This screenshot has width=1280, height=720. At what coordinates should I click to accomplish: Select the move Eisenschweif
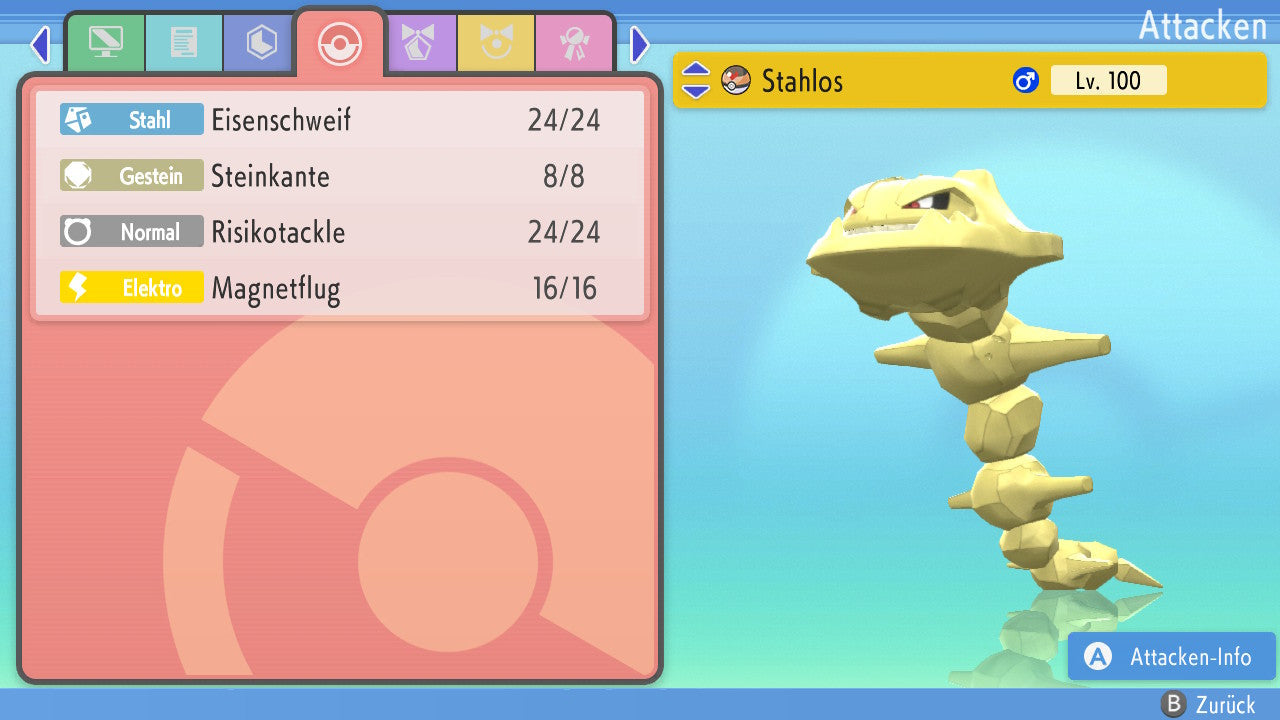[340, 120]
